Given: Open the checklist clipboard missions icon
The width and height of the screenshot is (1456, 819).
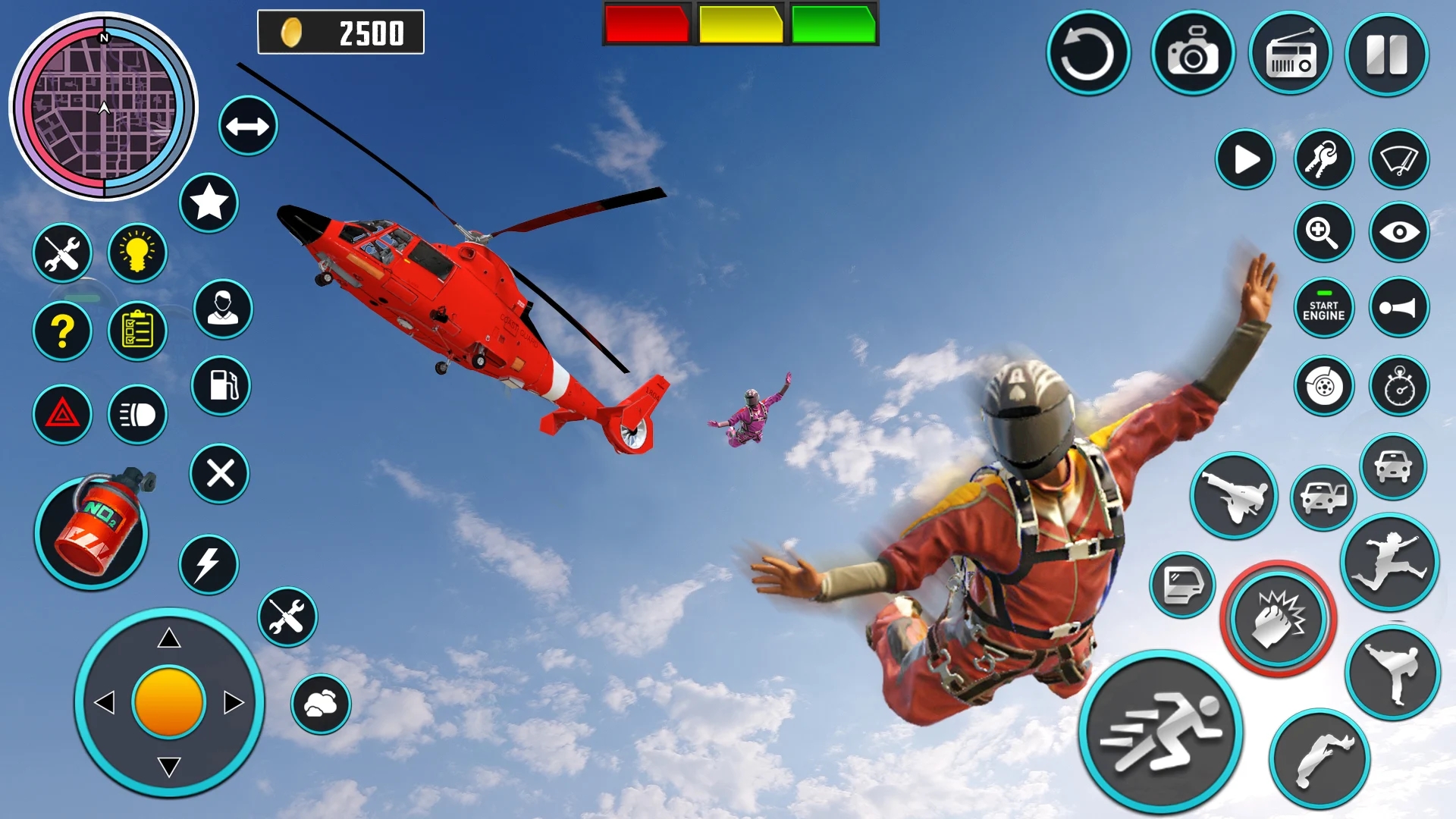Looking at the screenshot, I should [x=137, y=331].
